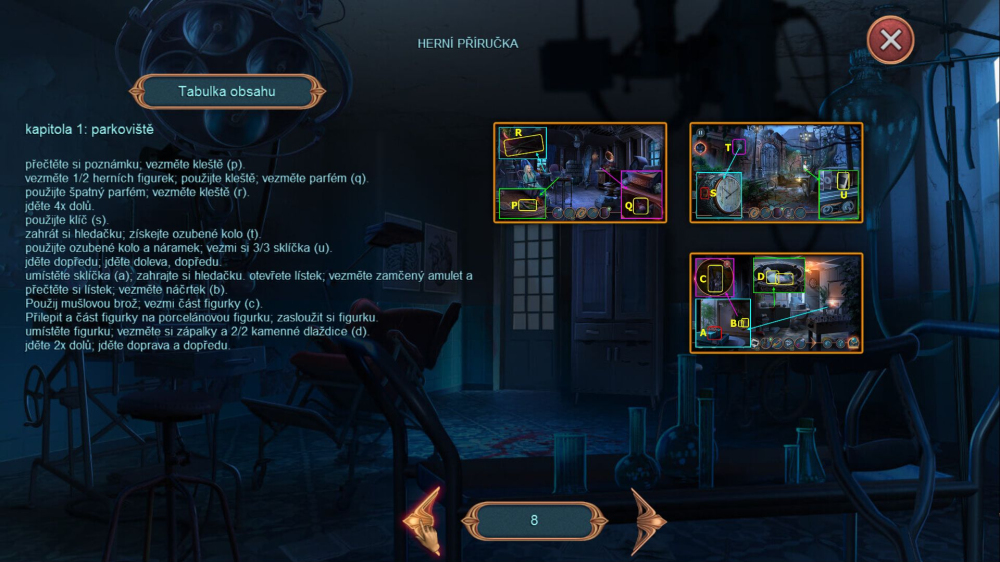View the screenshot with markers T, S, U
This screenshot has width=1000, height=562.
776,172
